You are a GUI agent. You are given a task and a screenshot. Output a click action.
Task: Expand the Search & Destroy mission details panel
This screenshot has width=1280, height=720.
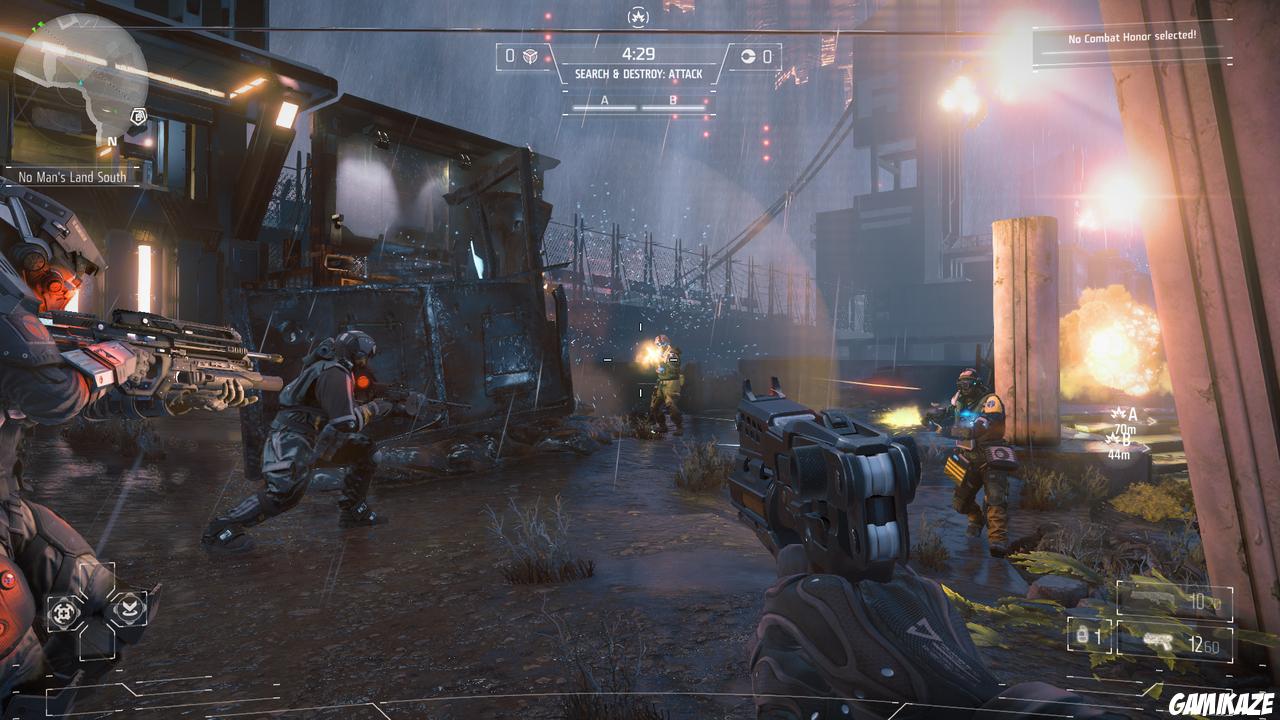point(640,72)
